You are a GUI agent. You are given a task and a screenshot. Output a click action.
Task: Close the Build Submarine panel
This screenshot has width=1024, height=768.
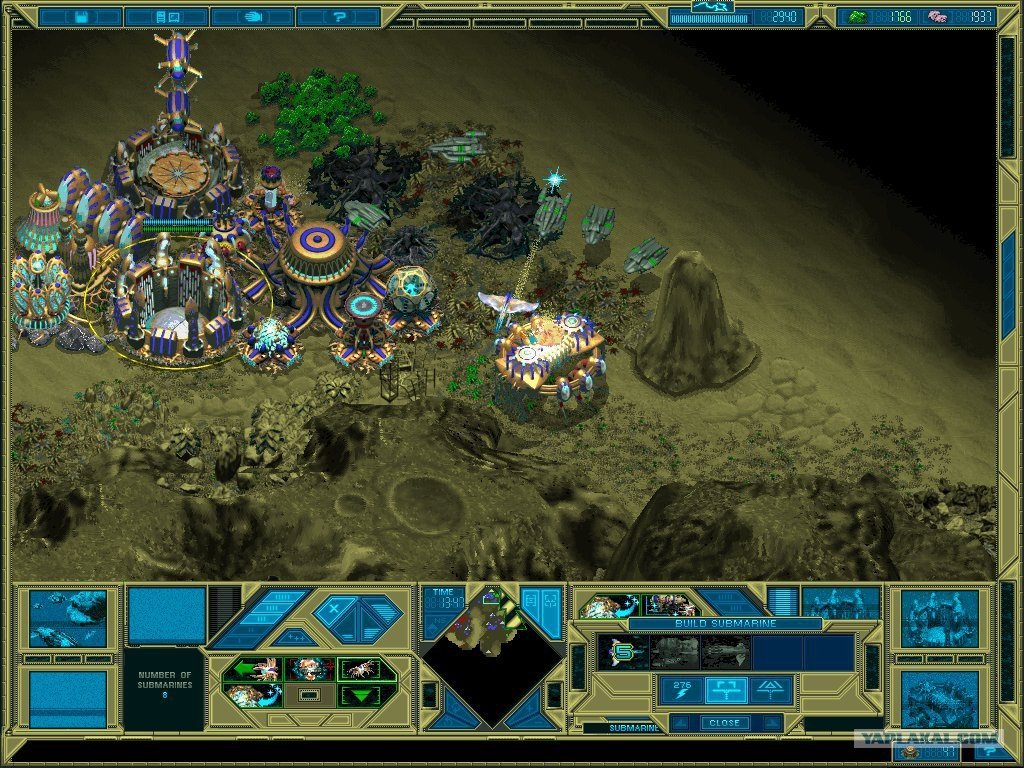(x=725, y=722)
